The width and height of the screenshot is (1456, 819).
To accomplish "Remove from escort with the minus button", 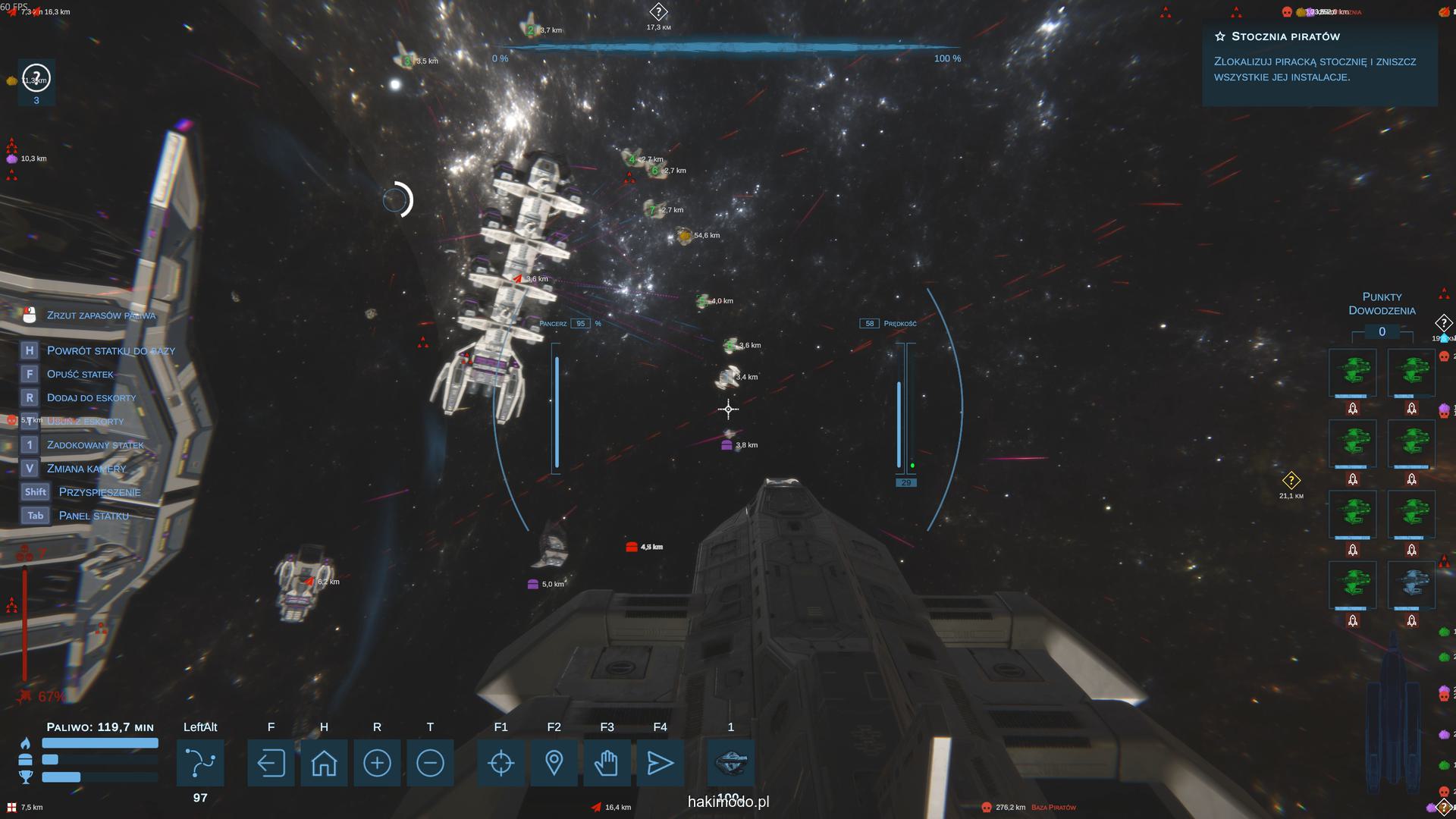I will [430, 763].
